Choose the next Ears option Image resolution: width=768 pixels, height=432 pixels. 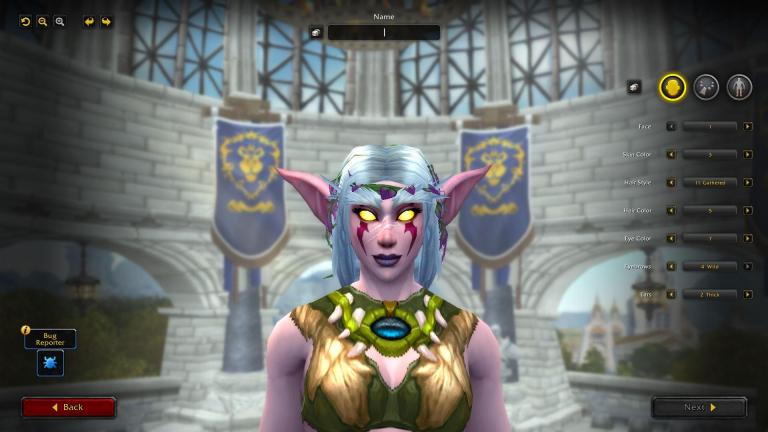(x=748, y=294)
